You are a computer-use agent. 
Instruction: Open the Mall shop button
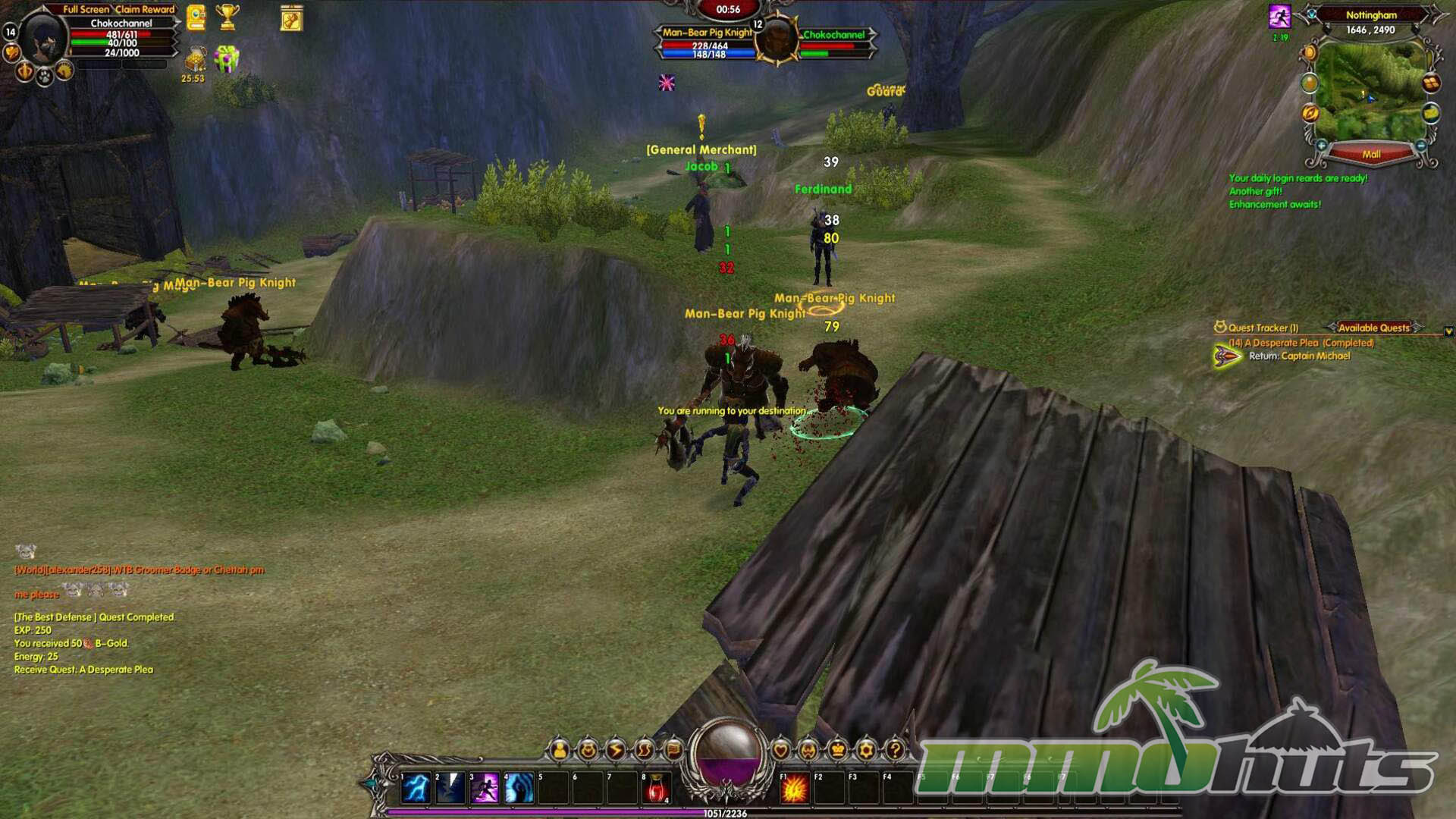click(1371, 154)
